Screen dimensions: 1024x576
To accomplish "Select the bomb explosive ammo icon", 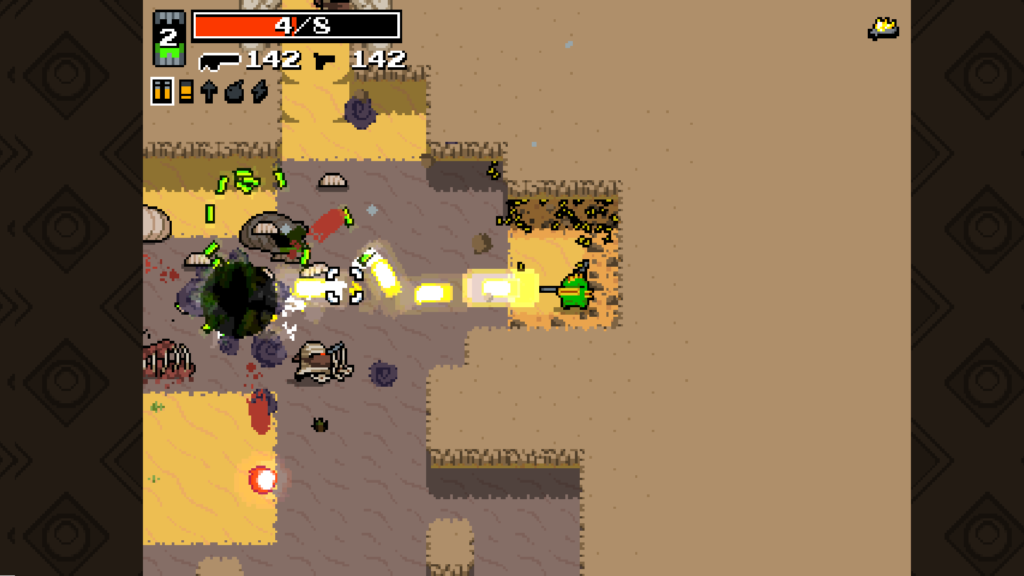I will click(x=234, y=91).
